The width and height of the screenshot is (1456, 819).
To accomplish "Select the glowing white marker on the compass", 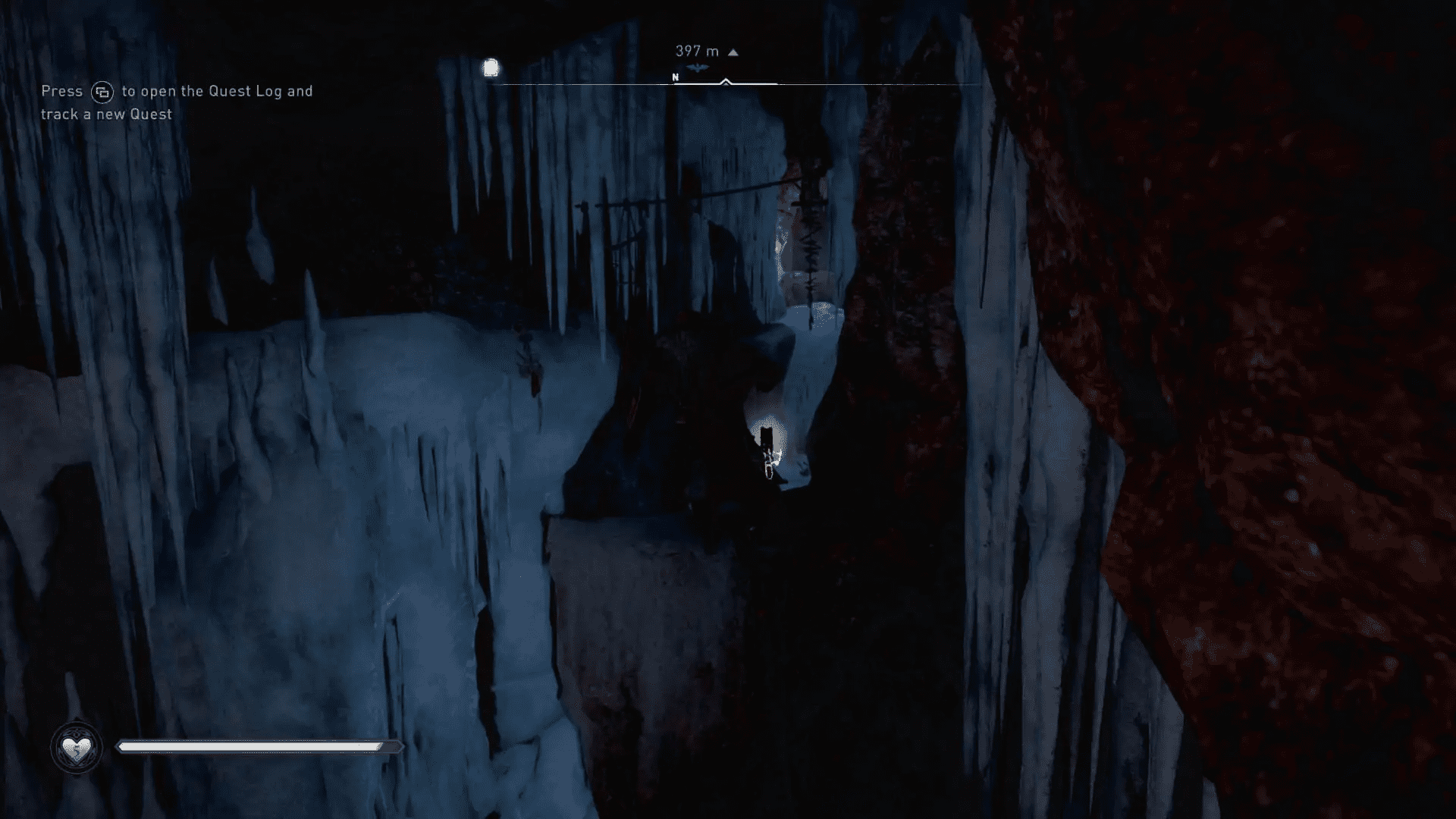I will [491, 68].
